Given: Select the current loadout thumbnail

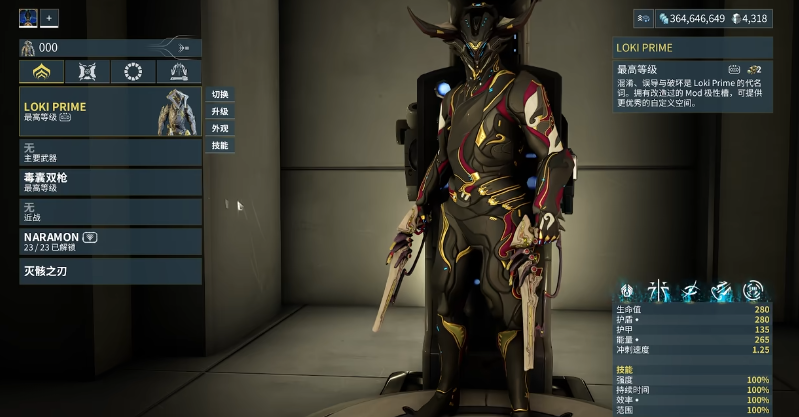Looking at the screenshot, I should 28,17.
